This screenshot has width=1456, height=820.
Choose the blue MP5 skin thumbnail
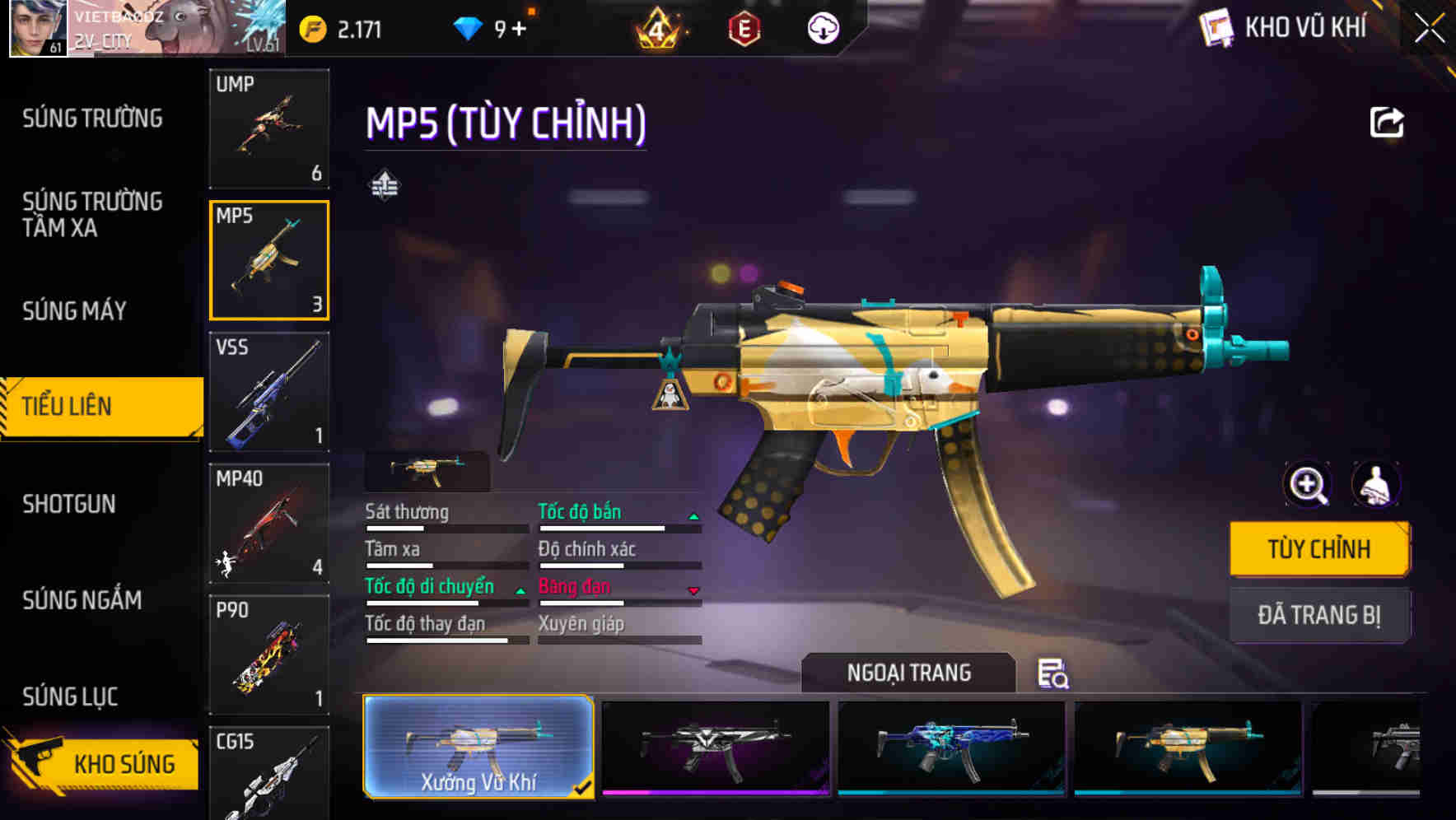(x=951, y=747)
